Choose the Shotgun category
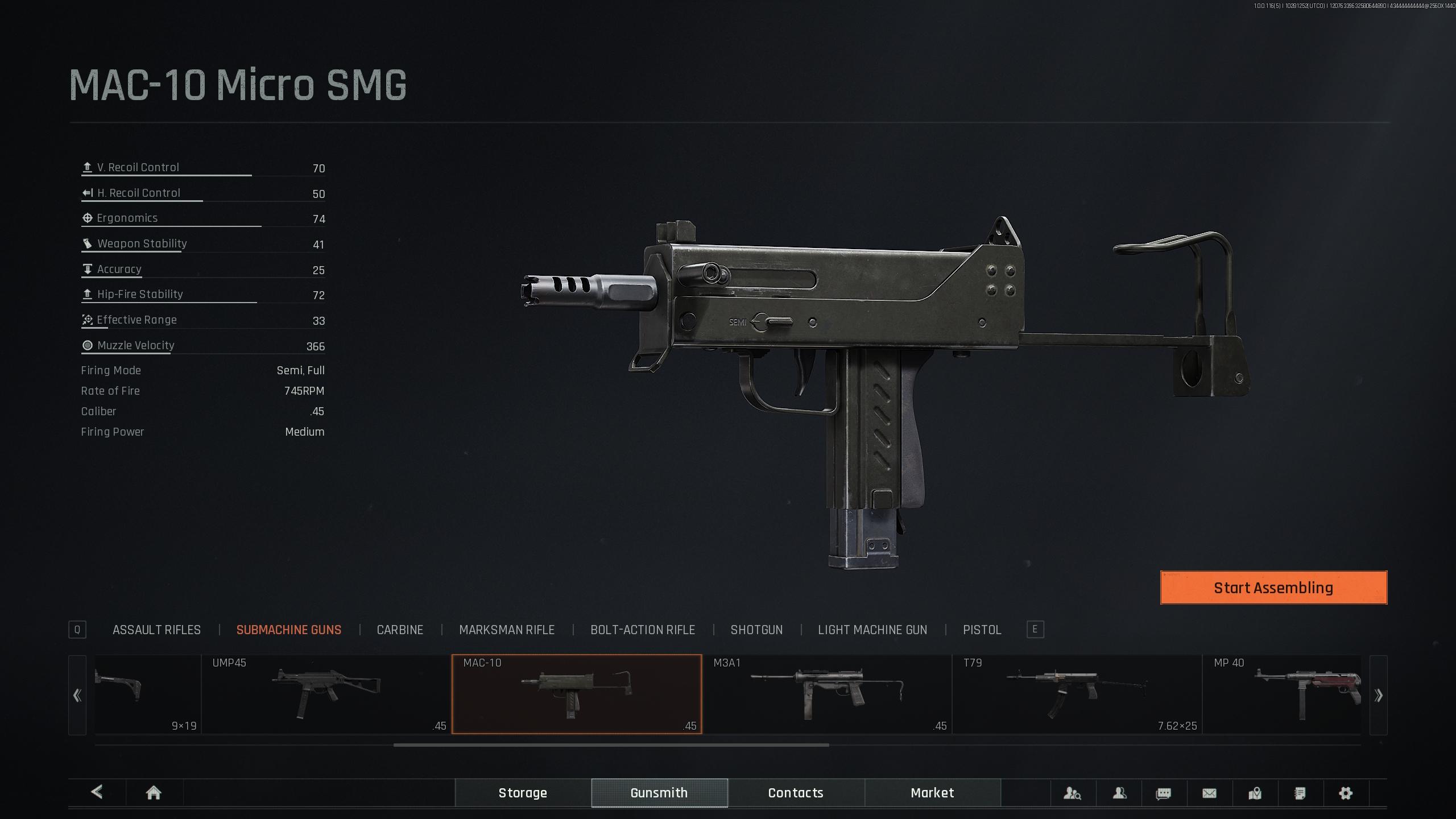This screenshot has height=819, width=1456. (x=756, y=630)
